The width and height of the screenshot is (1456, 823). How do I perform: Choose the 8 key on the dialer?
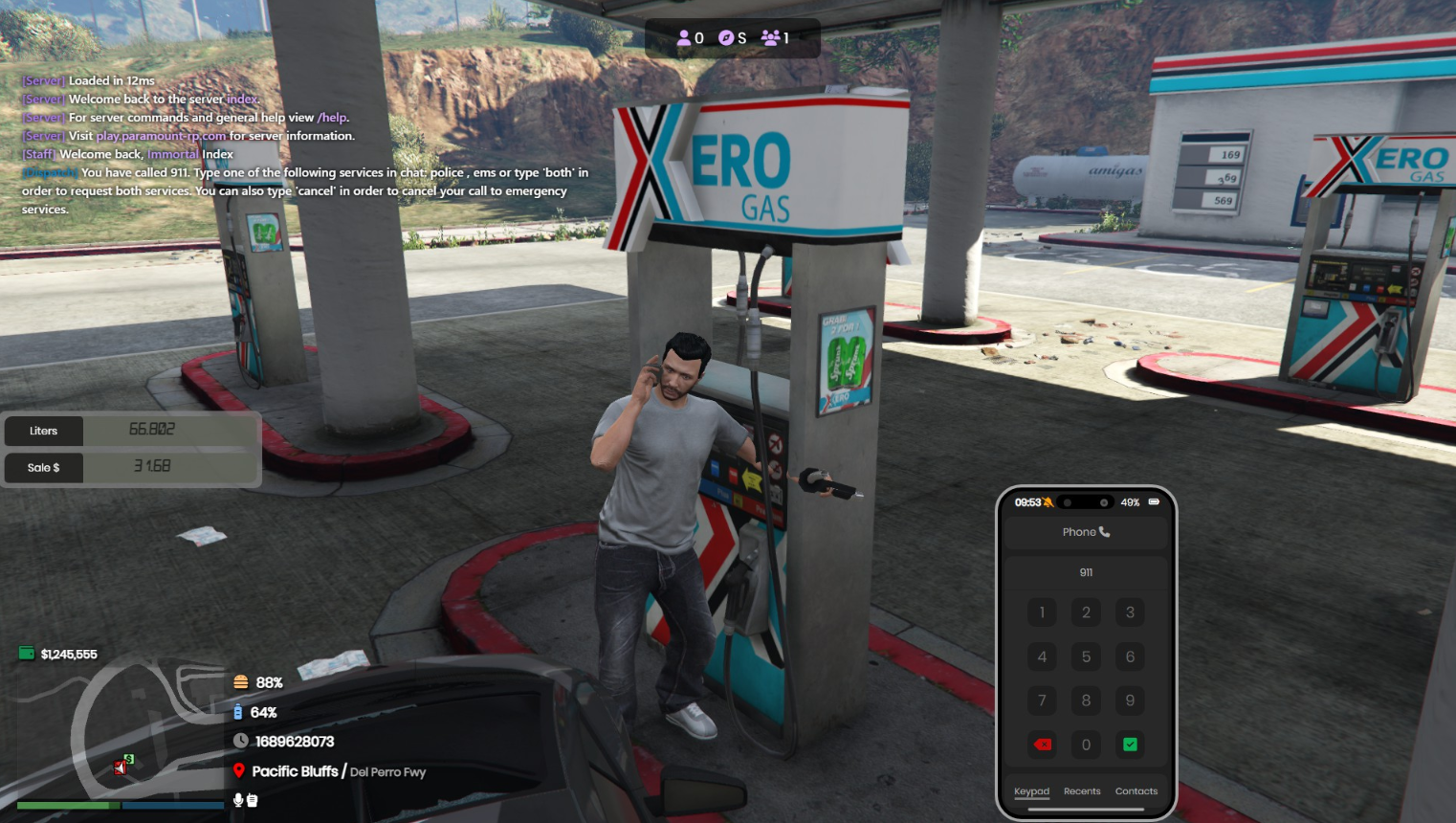pyautogui.click(x=1086, y=701)
